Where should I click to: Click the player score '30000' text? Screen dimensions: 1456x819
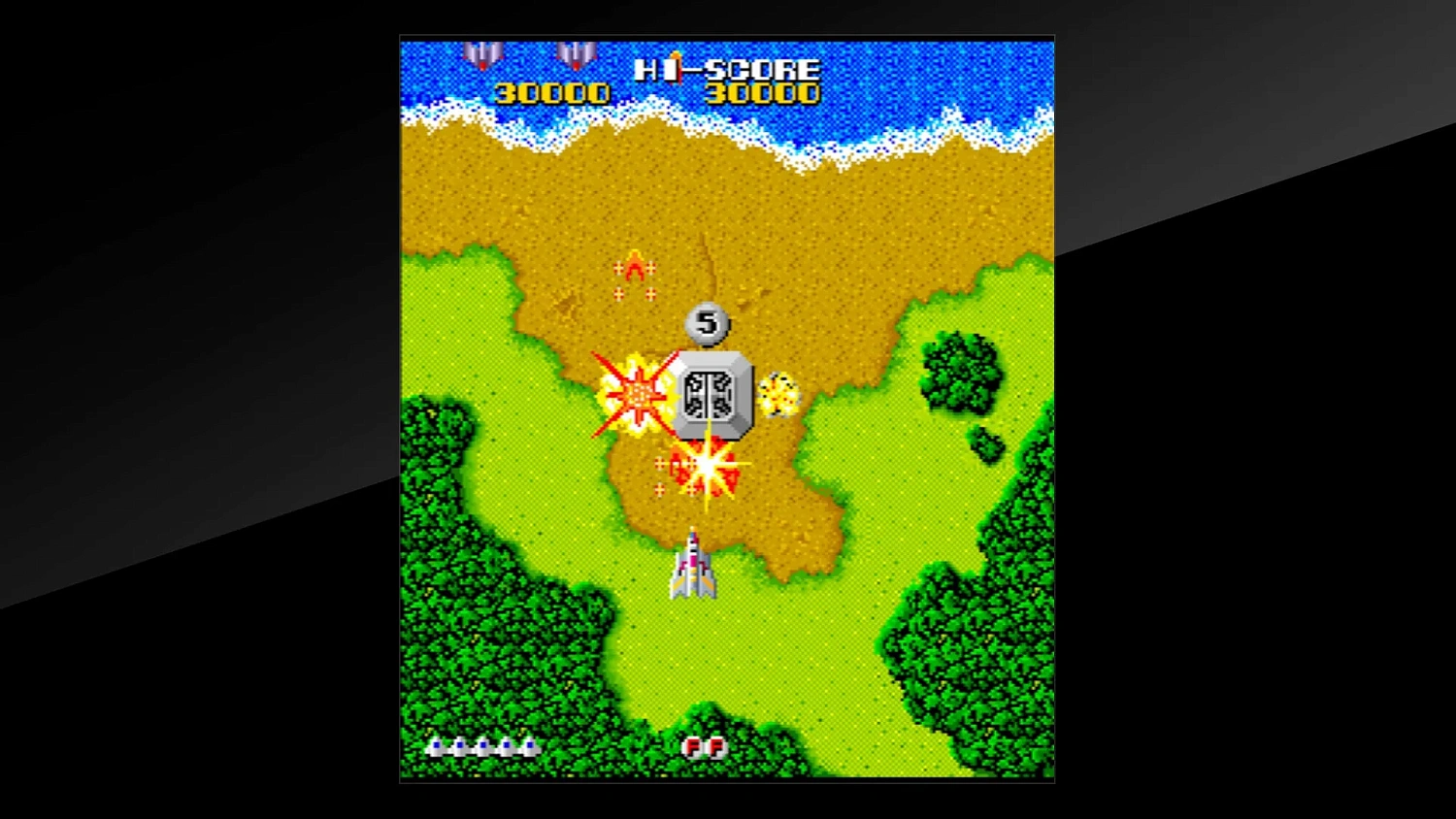click(549, 93)
